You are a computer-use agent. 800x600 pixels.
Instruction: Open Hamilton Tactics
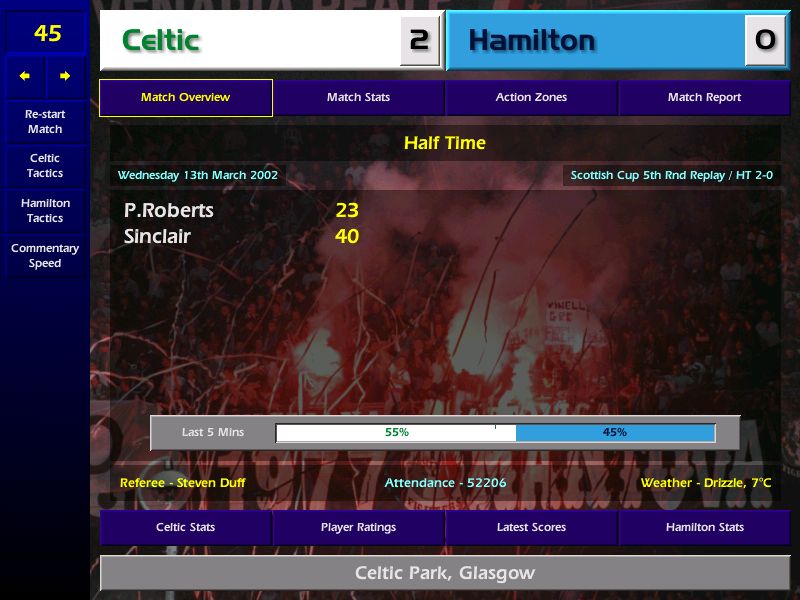tap(45, 211)
